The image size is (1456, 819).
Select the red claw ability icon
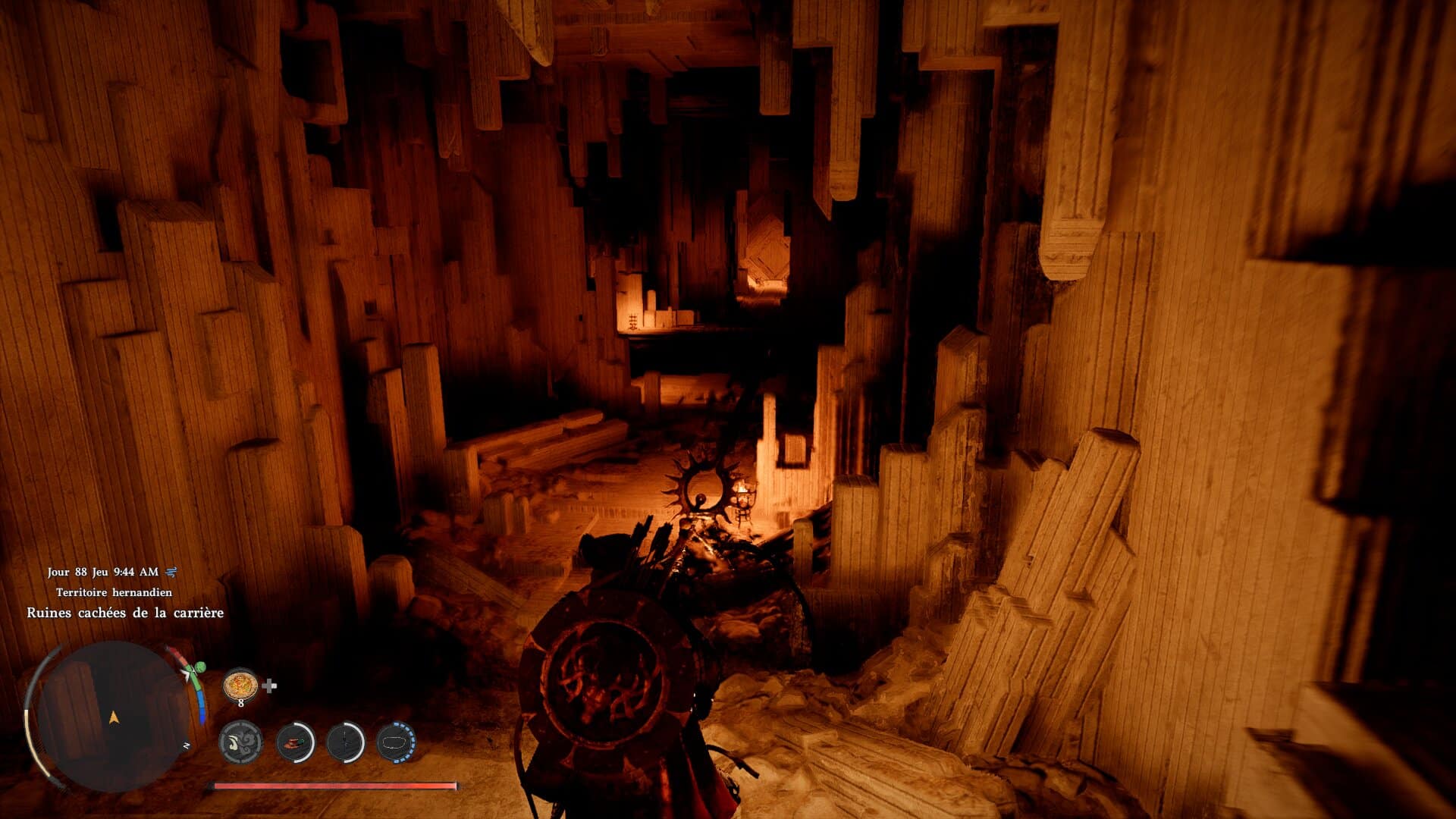[295, 742]
